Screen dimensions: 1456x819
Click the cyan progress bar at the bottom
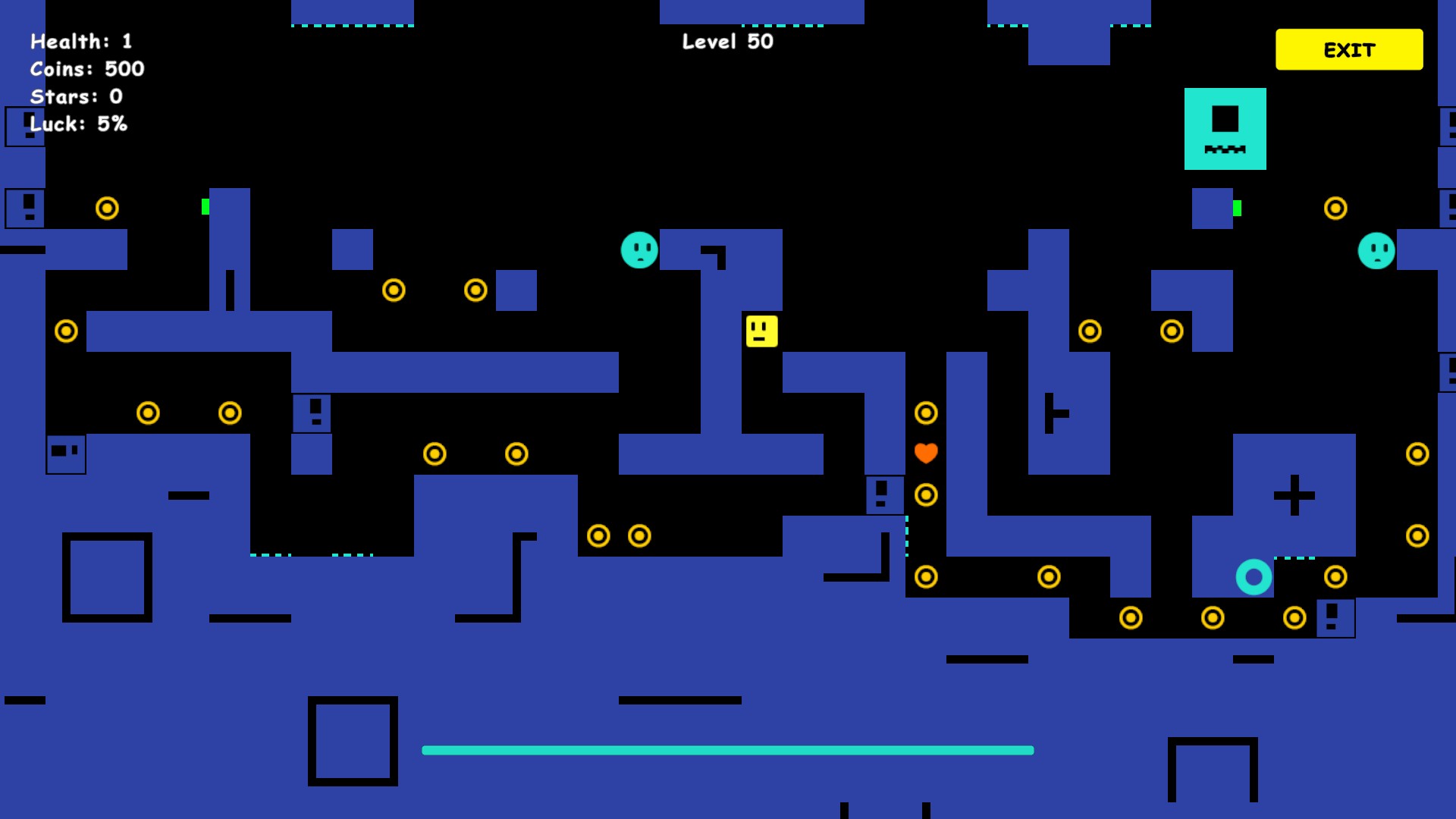[x=727, y=750]
